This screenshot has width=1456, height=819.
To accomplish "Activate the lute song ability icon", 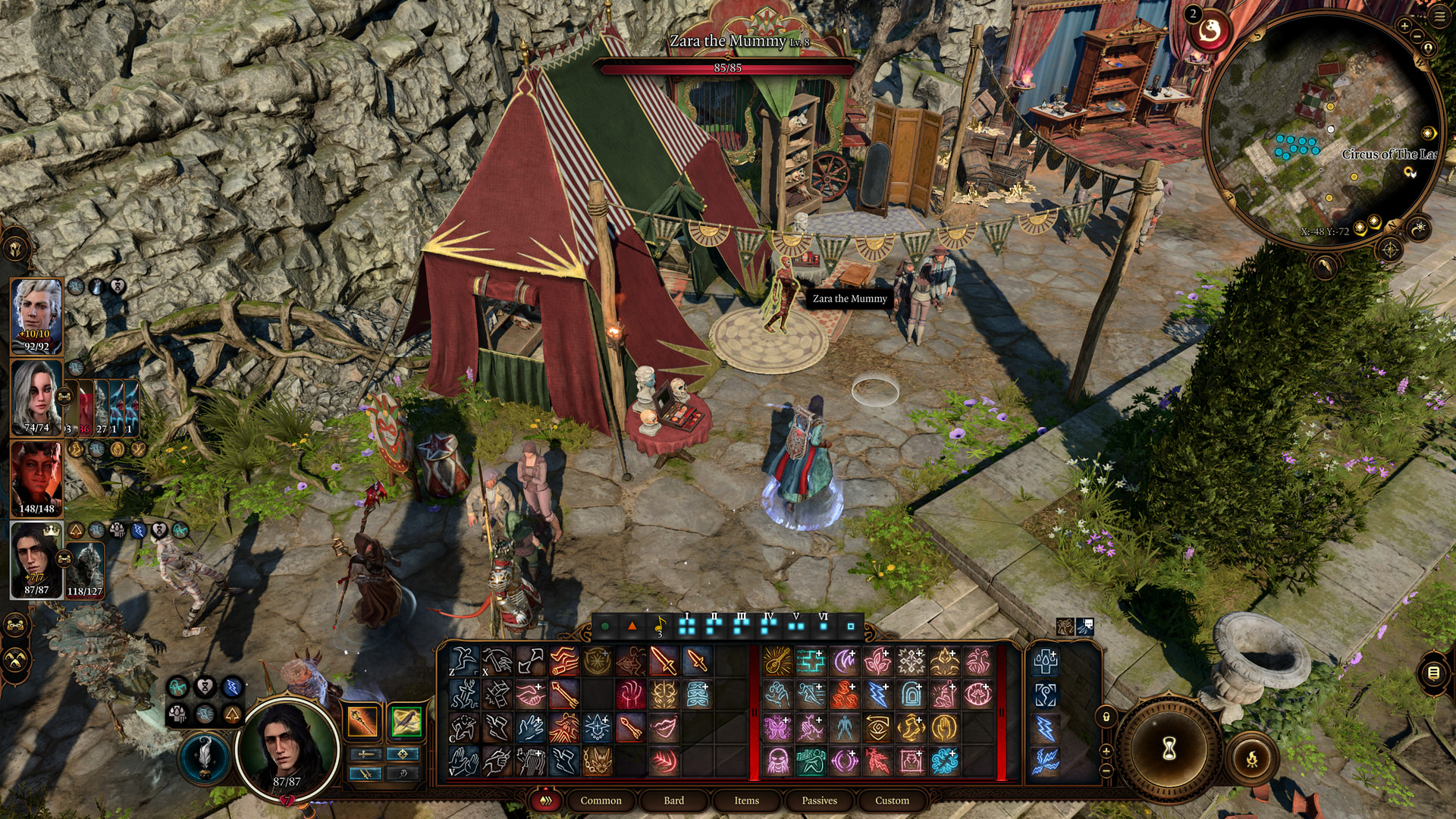I will (x=777, y=661).
